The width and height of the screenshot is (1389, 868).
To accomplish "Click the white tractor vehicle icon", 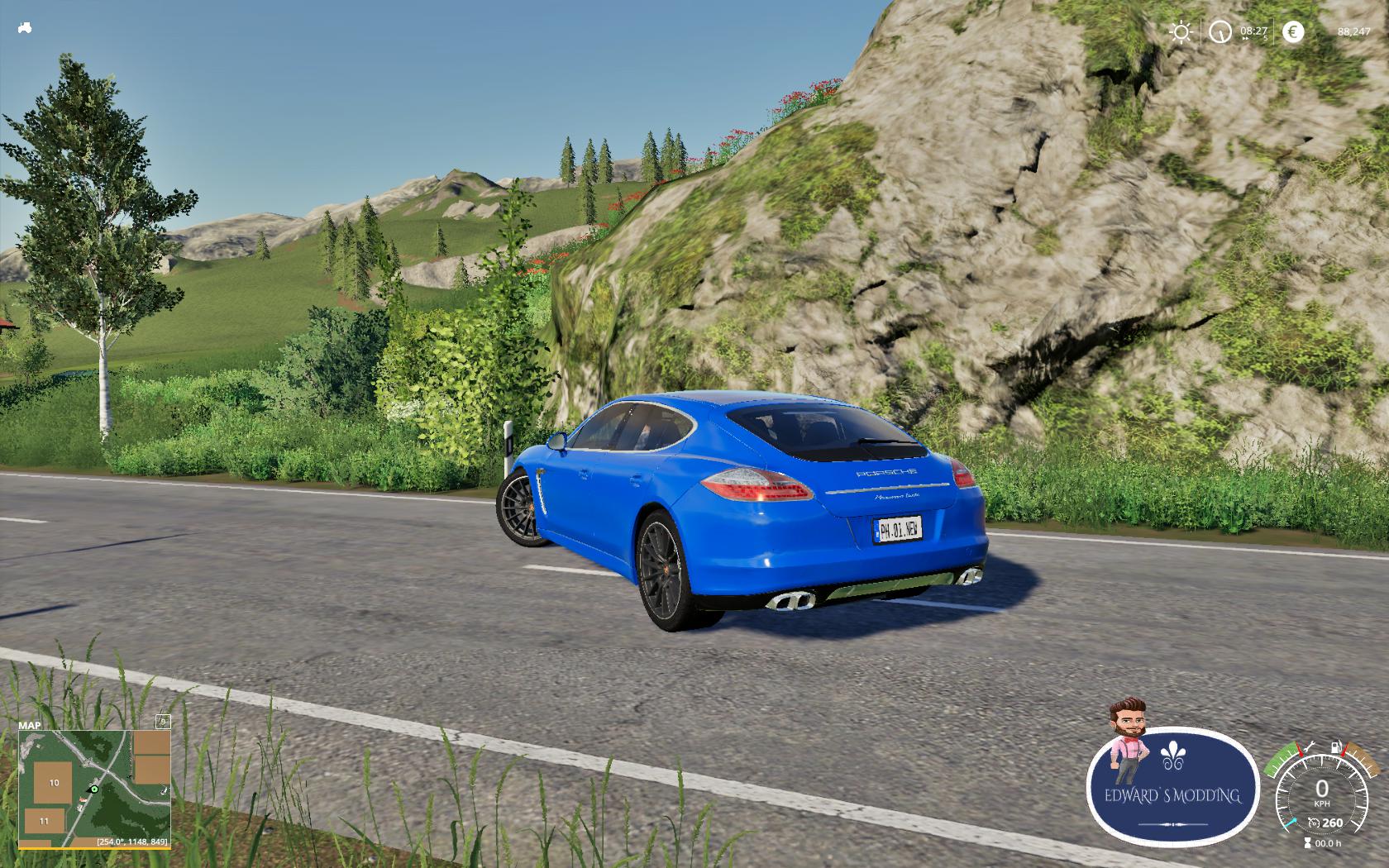I will click(x=24, y=27).
